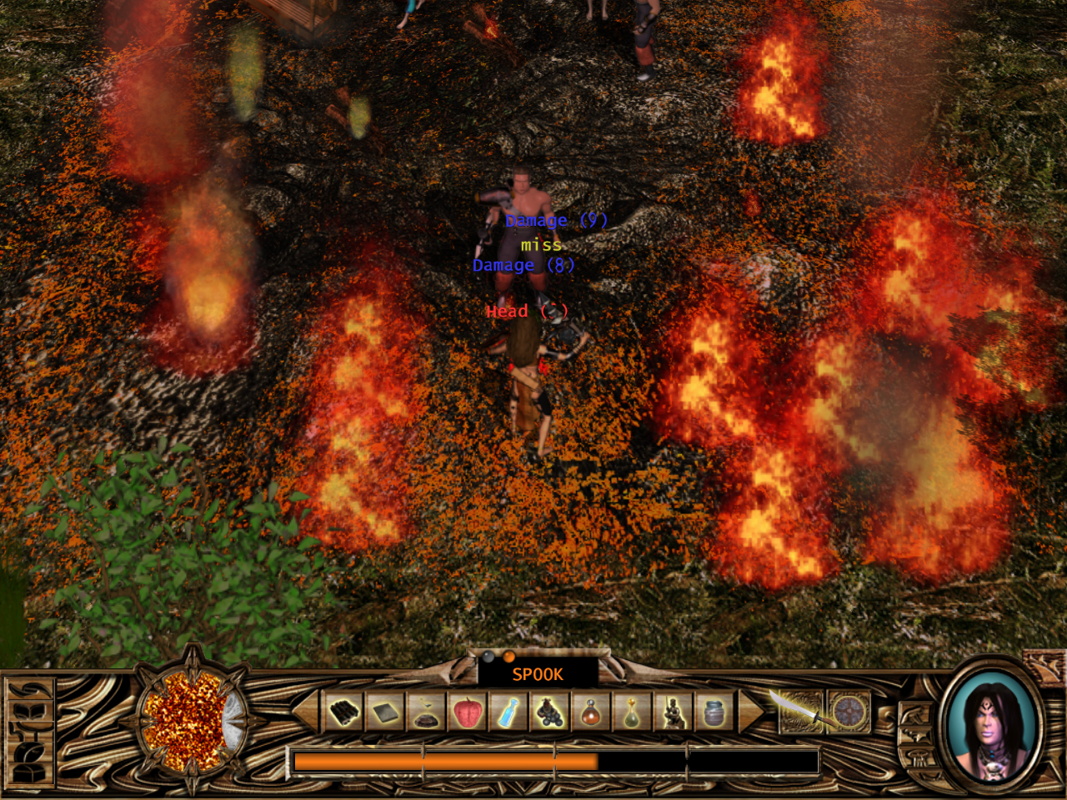Choose the round shield slot

point(849,711)
